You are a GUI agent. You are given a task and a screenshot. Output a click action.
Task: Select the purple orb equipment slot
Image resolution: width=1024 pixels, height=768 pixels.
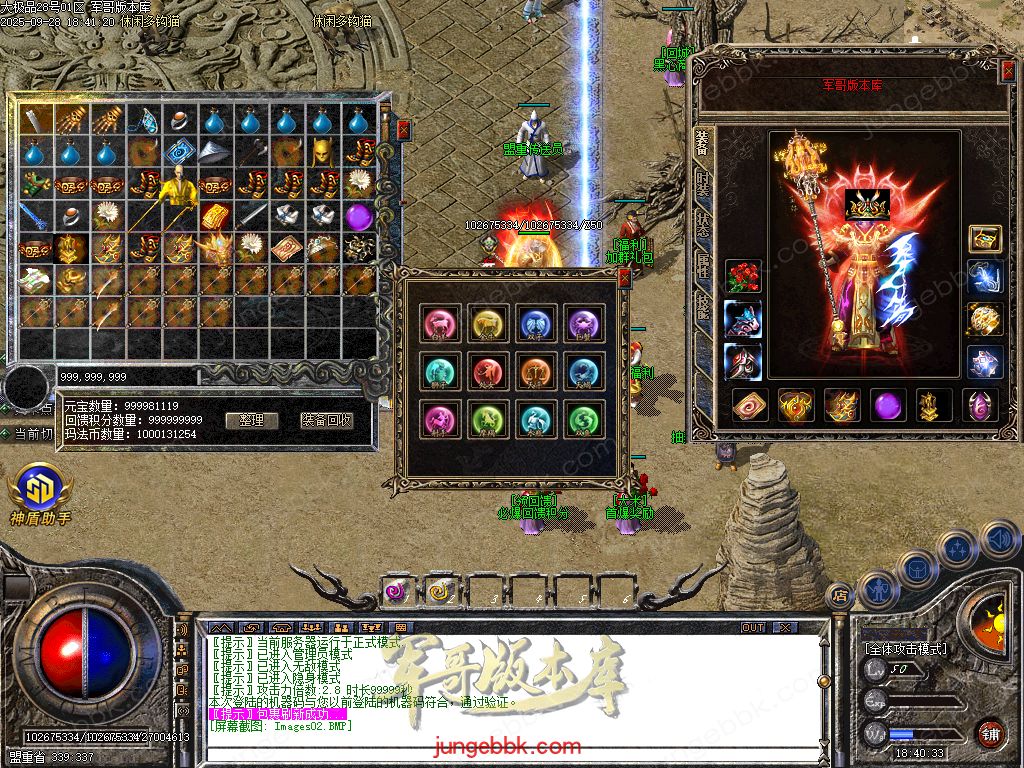pyautogui.click(x=888, y=406)
